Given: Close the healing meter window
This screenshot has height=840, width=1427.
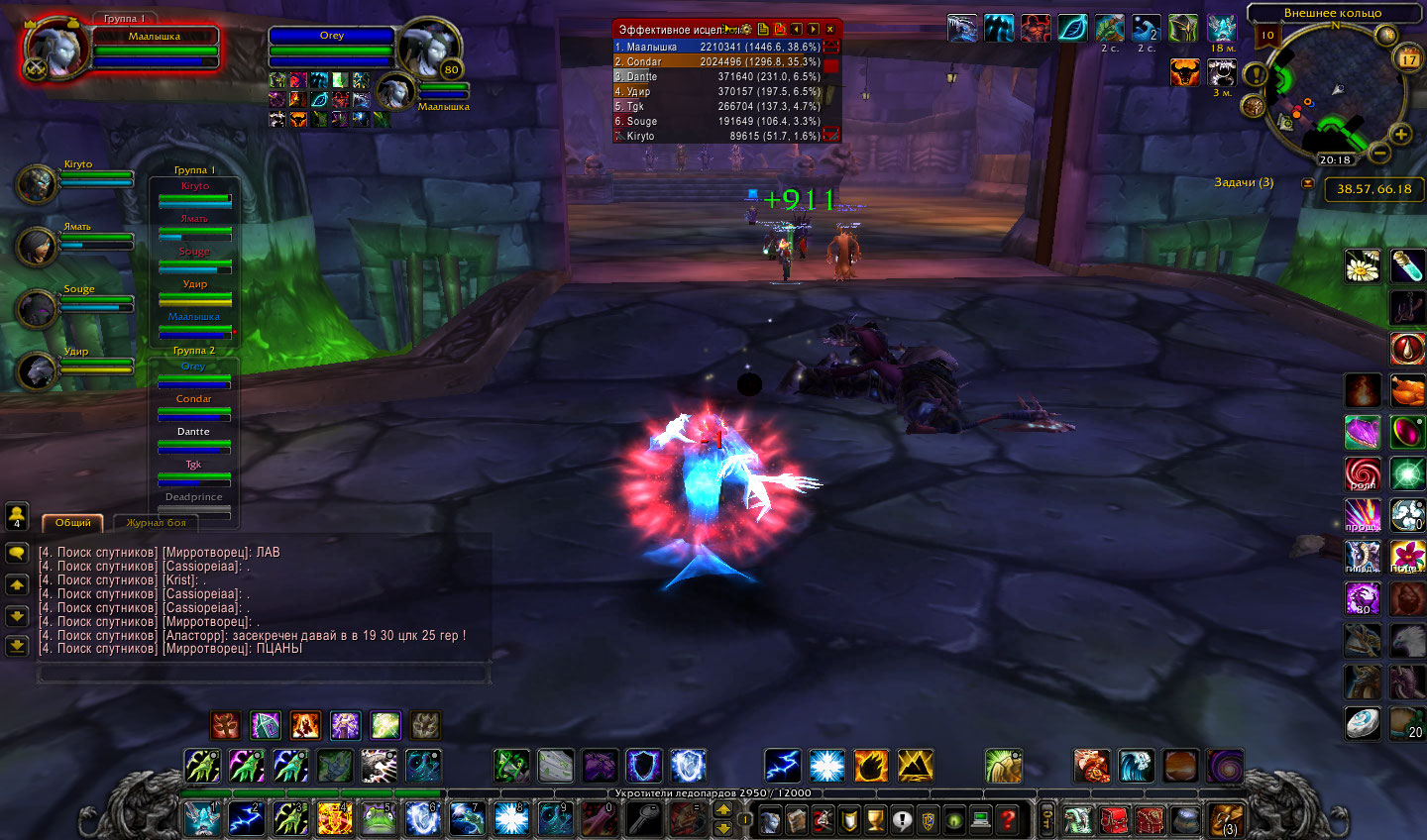Looking at the screenshot, I should 830,30.
